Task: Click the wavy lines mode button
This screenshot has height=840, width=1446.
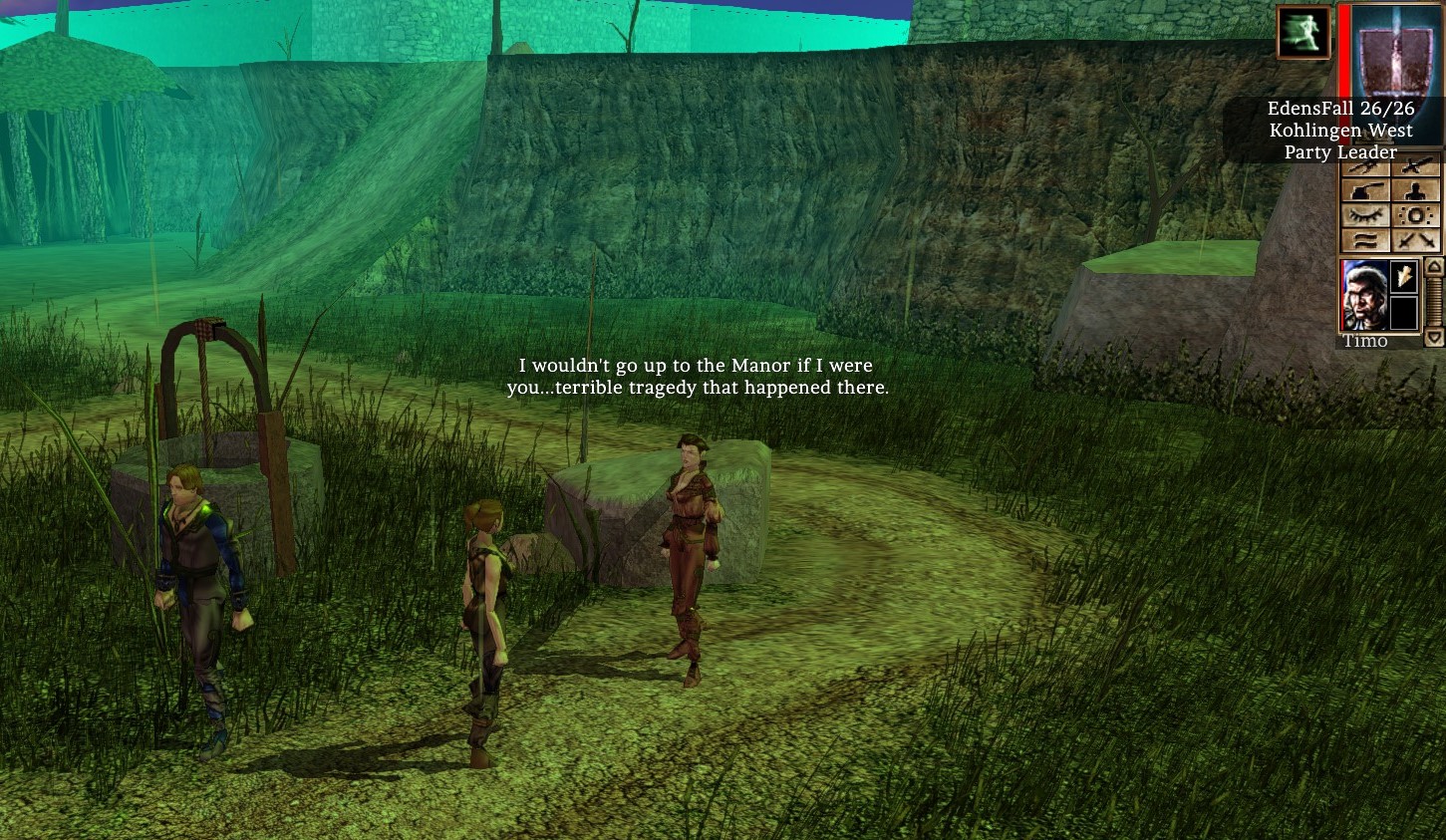Action: click(x=1365, y=240)
